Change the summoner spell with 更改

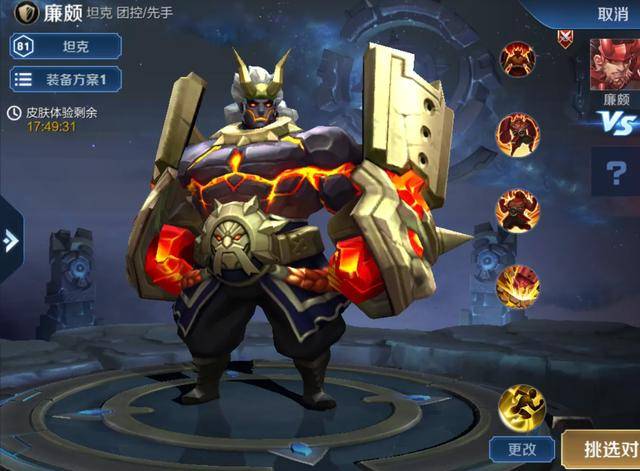pyautogui.click(x=522, y=446)
